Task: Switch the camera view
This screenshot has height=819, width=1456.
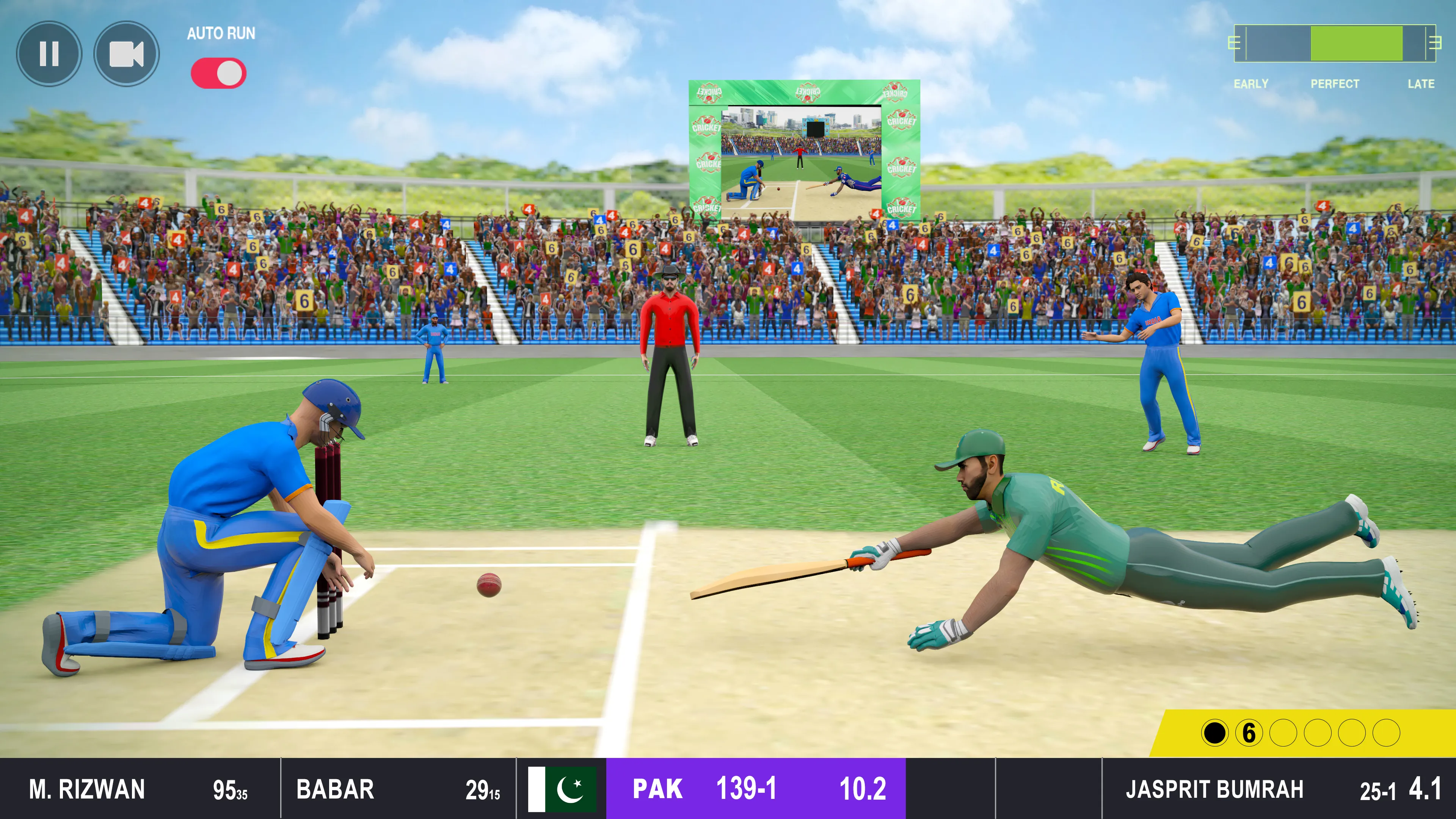Action: (x=126, y=54)
